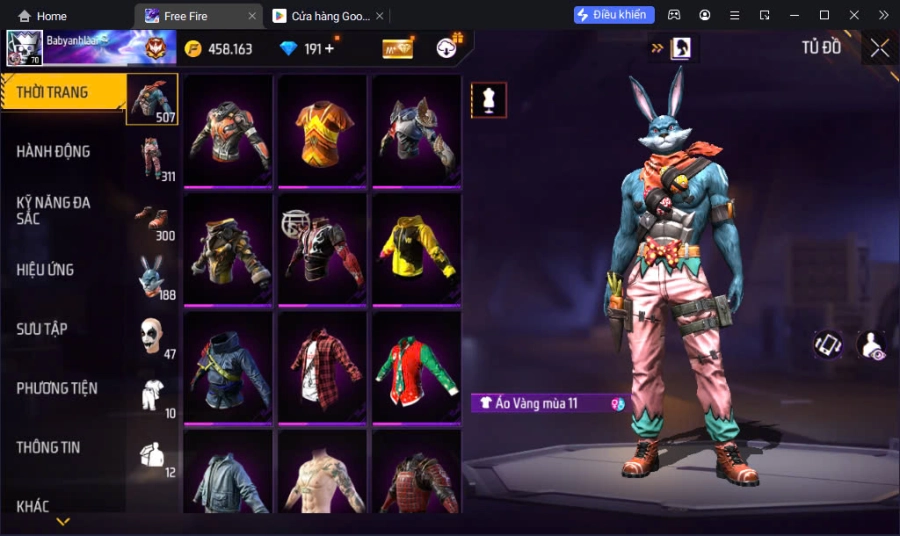Toggle the character visibility eye icon
The width and height of the screenshot is (900, 536).
(871, 345)
